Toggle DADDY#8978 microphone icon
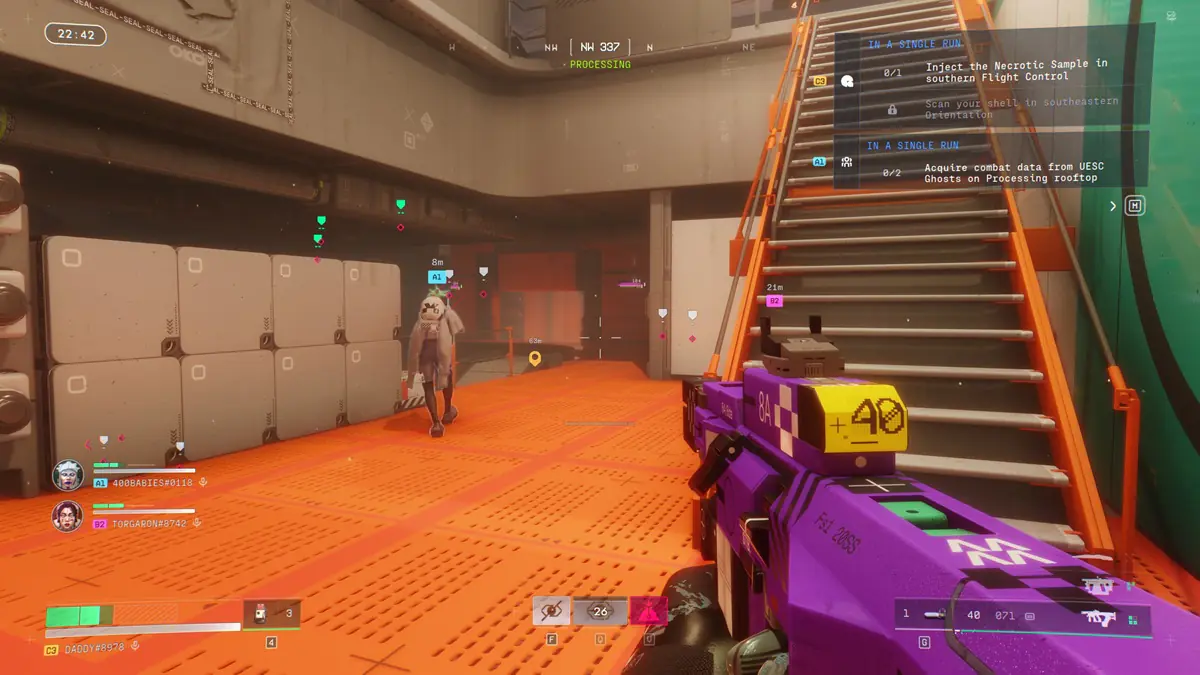This screenshot has height=675, width=1200. (x=136, y=649)
